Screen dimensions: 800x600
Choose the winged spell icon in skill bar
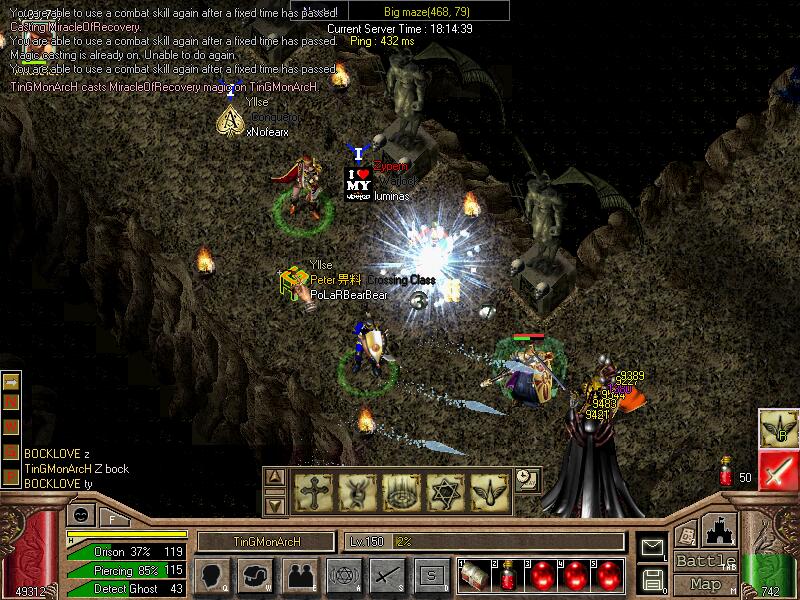point(488,492)
